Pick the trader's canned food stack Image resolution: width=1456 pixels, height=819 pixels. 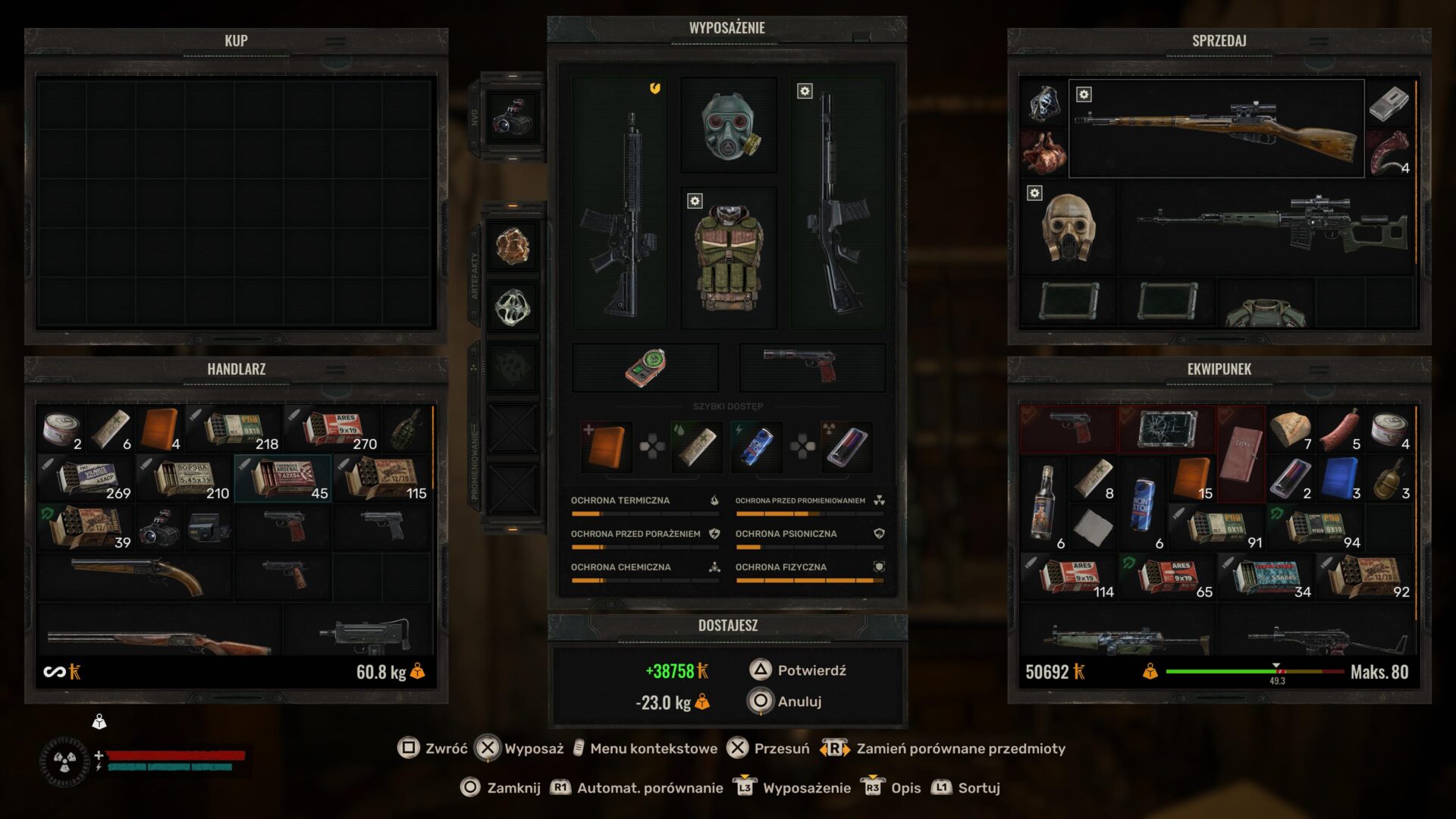(61, 430)
